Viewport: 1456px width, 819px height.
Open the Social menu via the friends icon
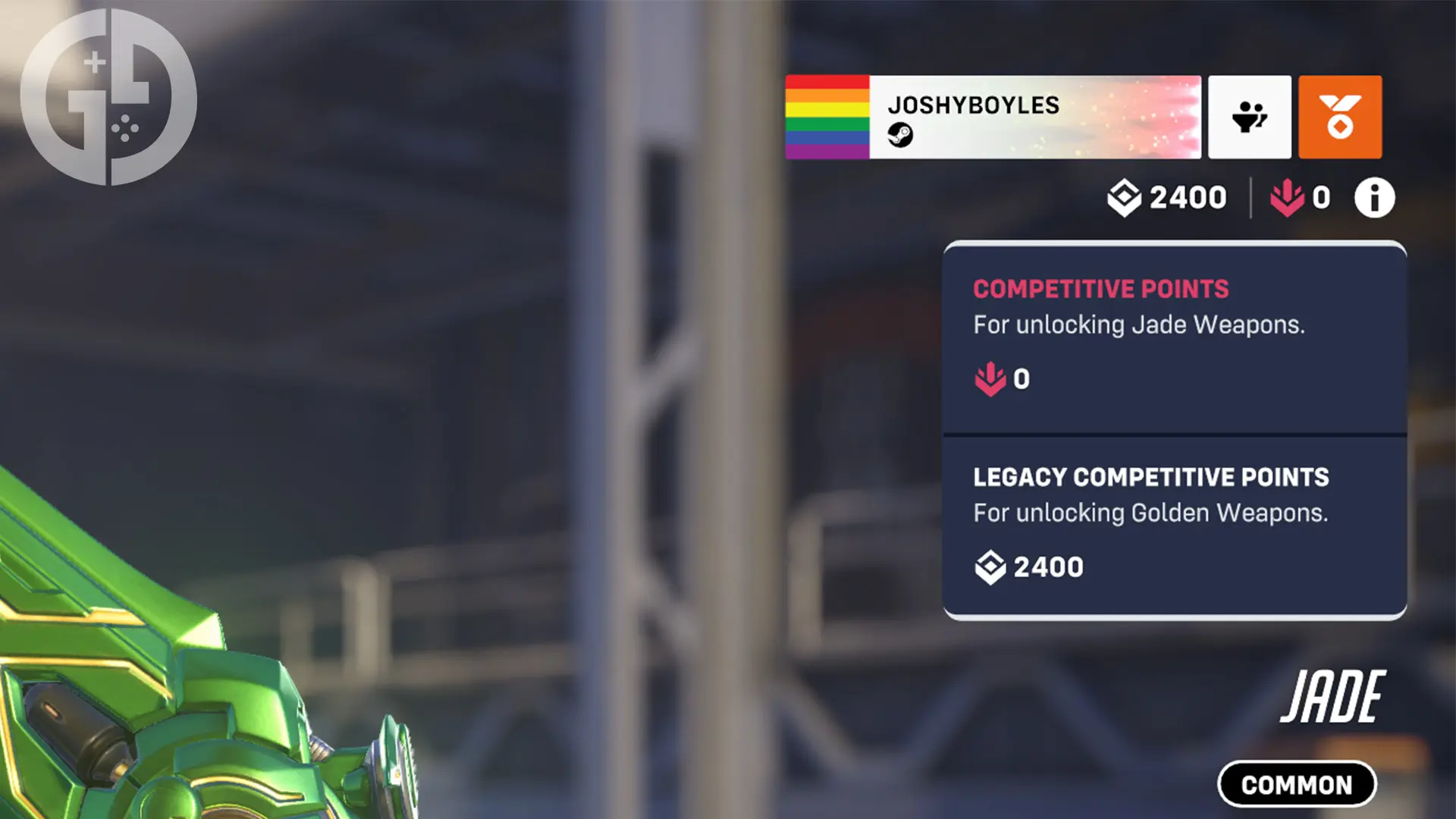tap(1249, 118)
